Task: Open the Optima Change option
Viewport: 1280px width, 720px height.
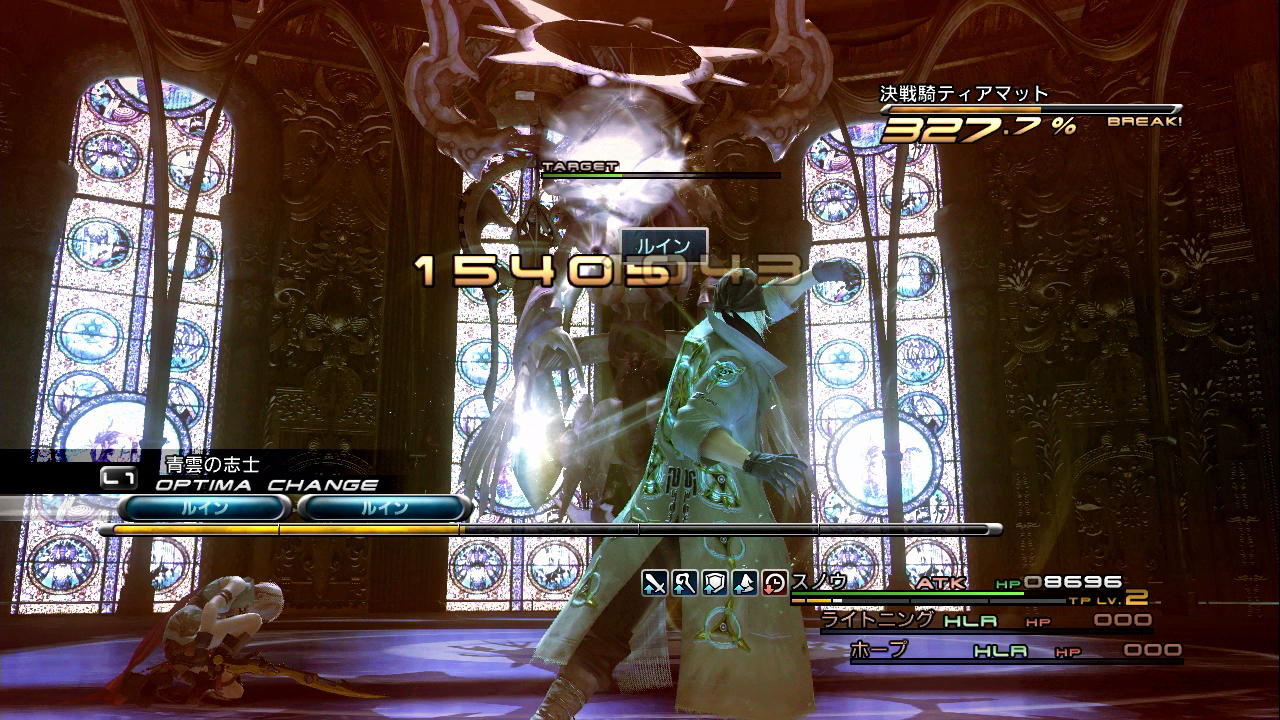Action: 266,486
